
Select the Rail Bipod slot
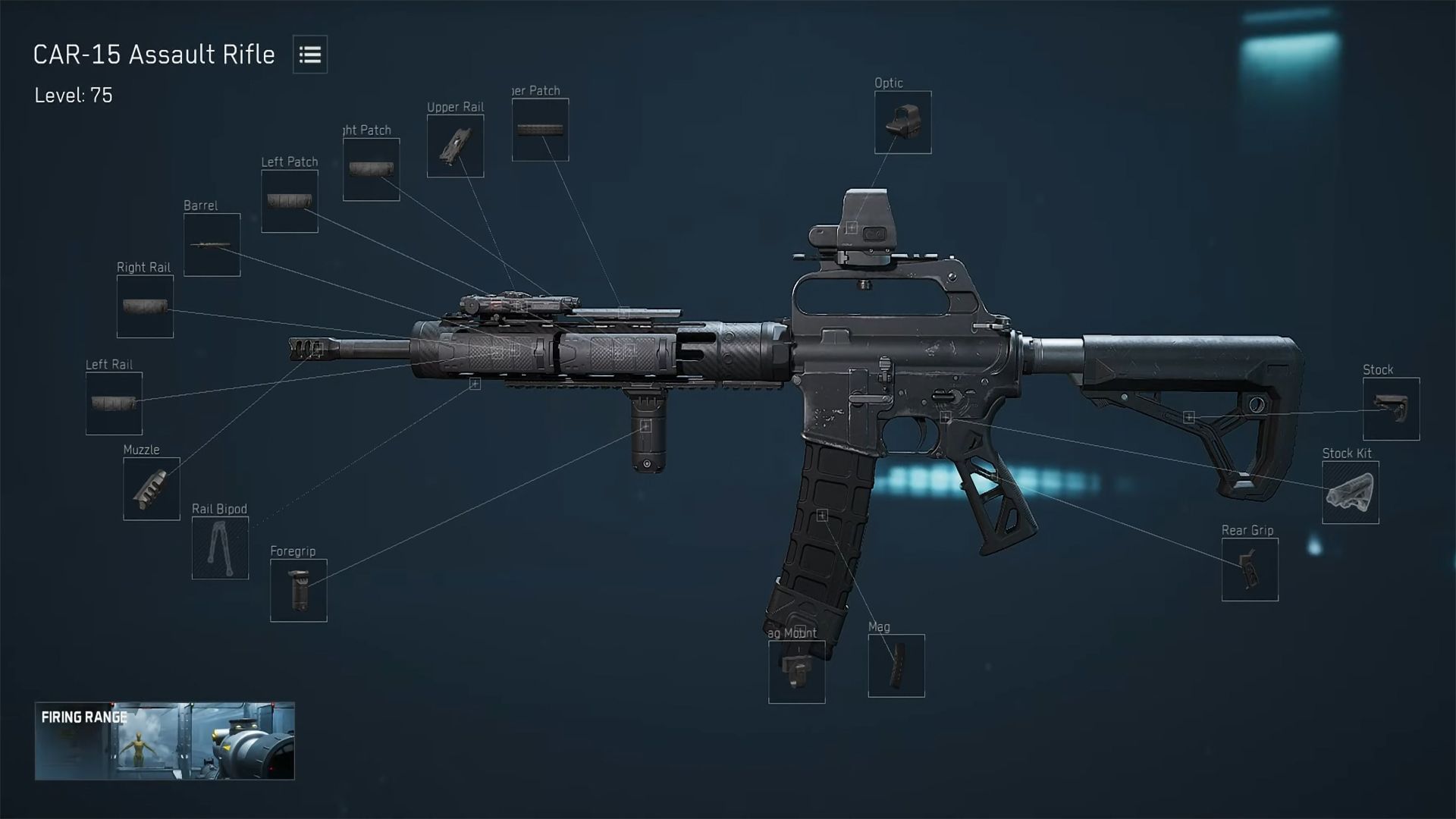point(220,548)
